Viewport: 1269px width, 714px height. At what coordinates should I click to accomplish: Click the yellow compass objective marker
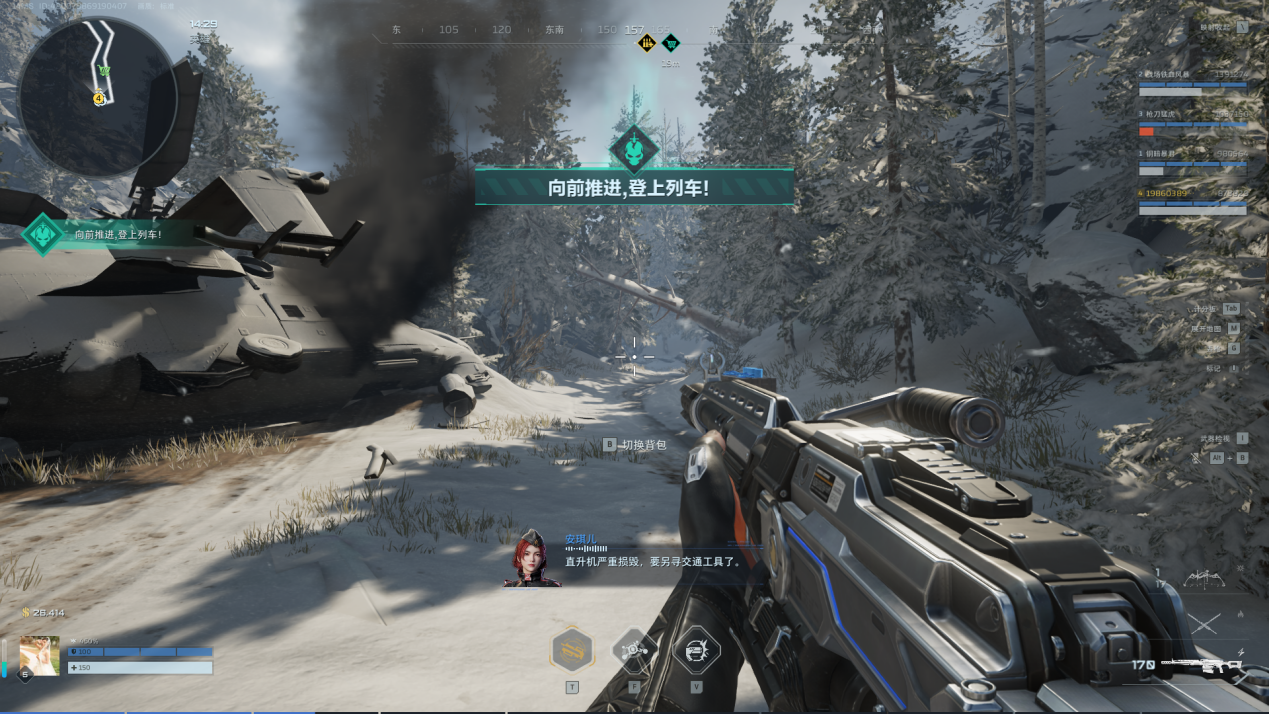pyautogui.click(x=647, y=43)
